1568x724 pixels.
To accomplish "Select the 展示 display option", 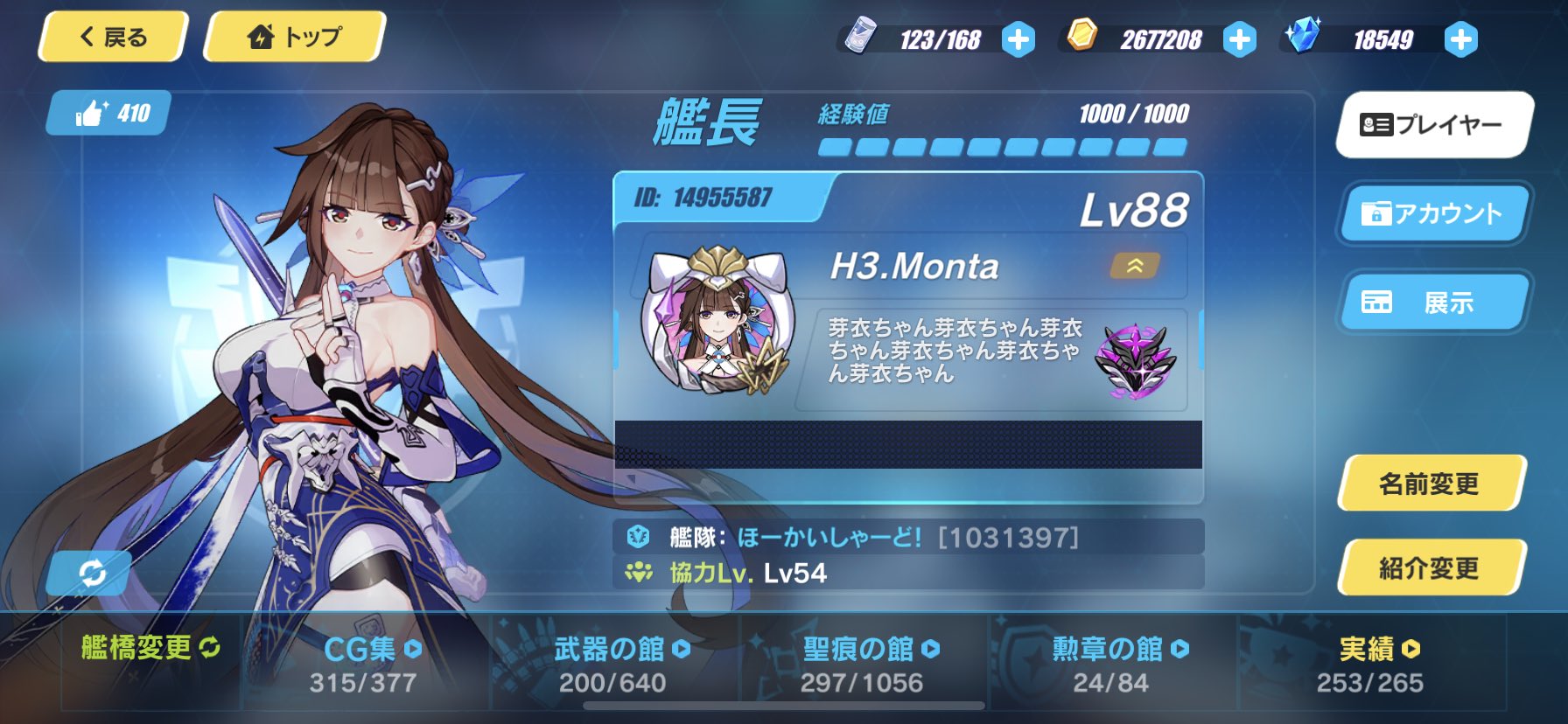I will [x=1432, y=301].
